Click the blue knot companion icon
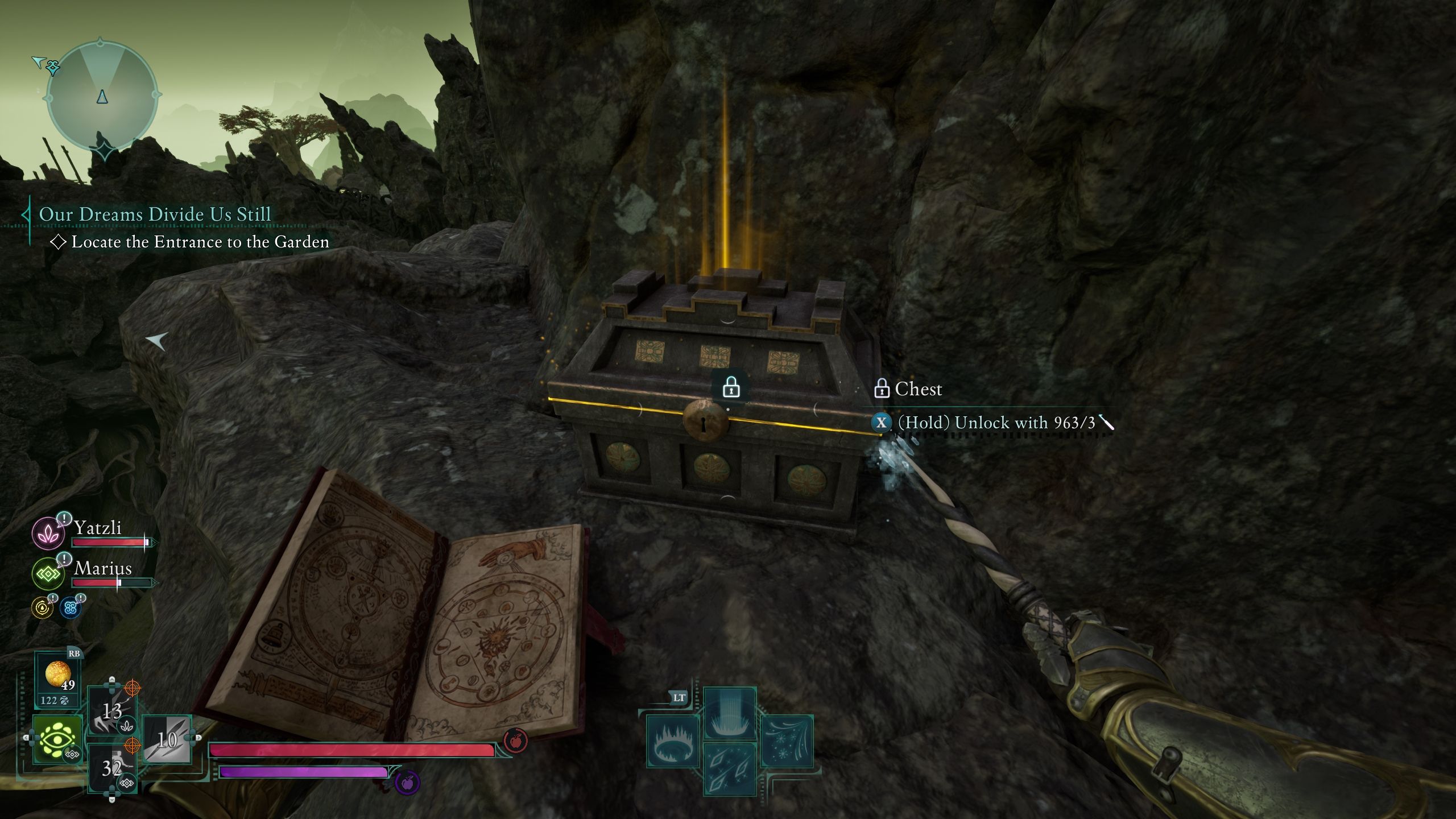 tap(71, 608)
